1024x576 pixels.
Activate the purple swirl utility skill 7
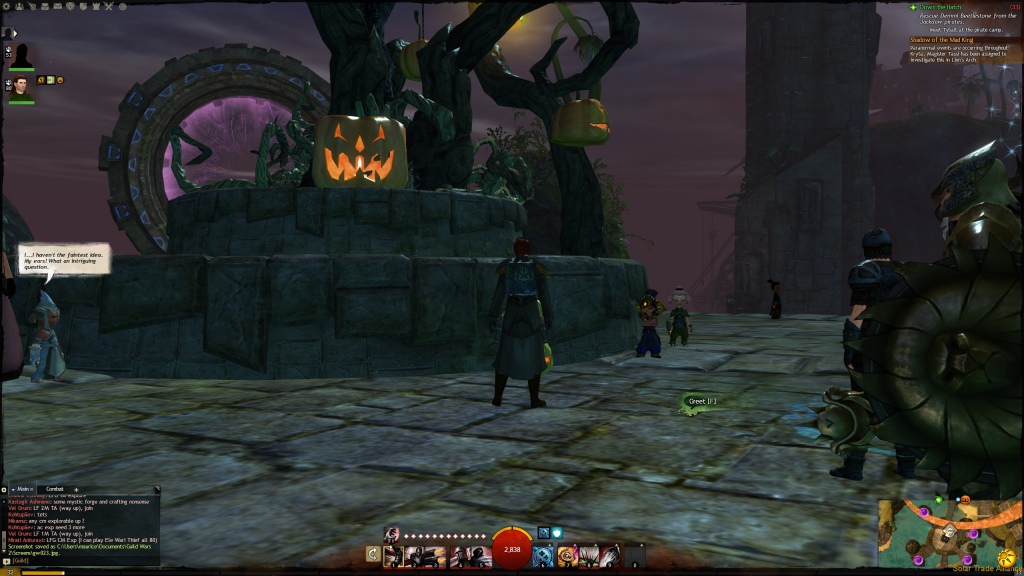[567, 555]
